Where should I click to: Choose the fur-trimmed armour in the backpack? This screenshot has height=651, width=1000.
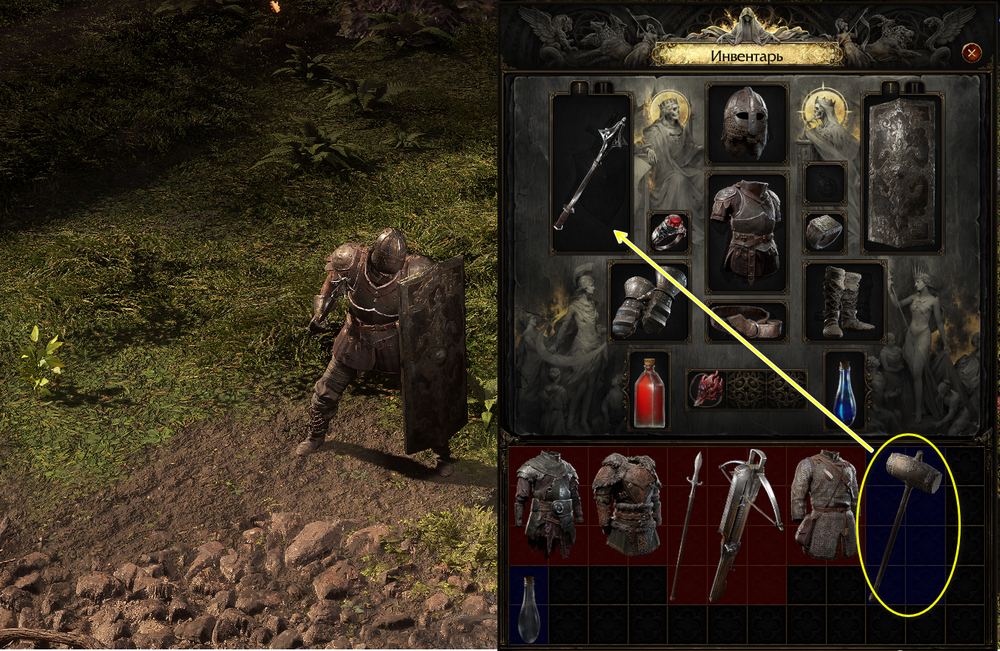(x=628, y=504)
